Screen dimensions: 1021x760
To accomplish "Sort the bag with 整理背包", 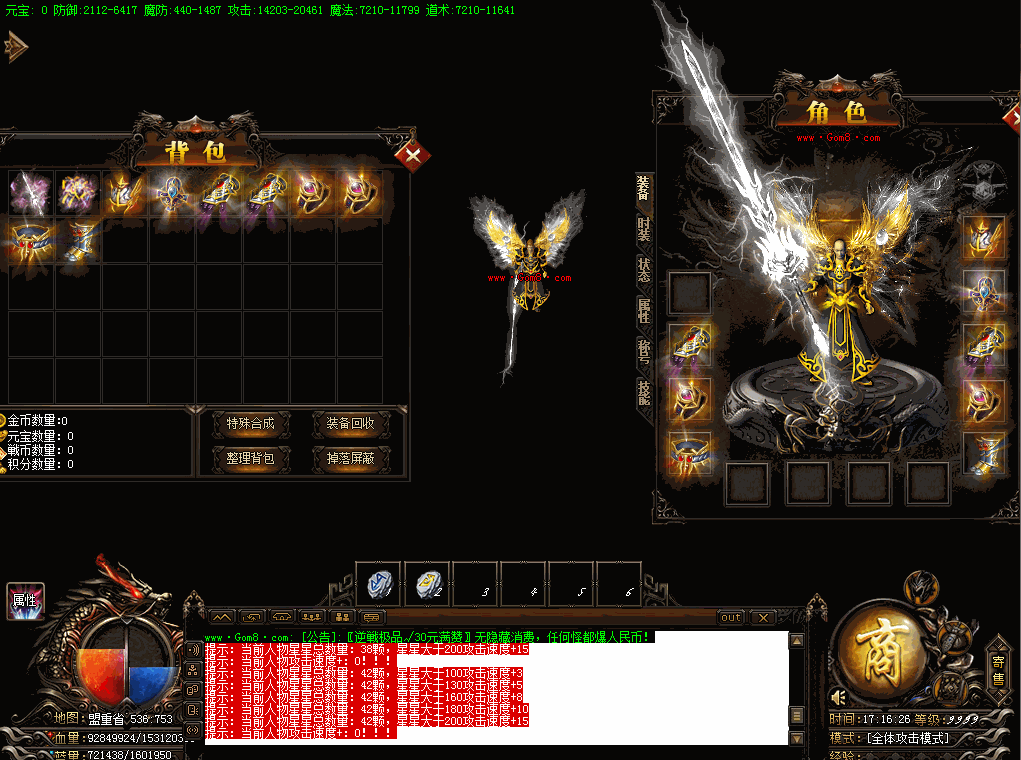I will tap(250, 459).
